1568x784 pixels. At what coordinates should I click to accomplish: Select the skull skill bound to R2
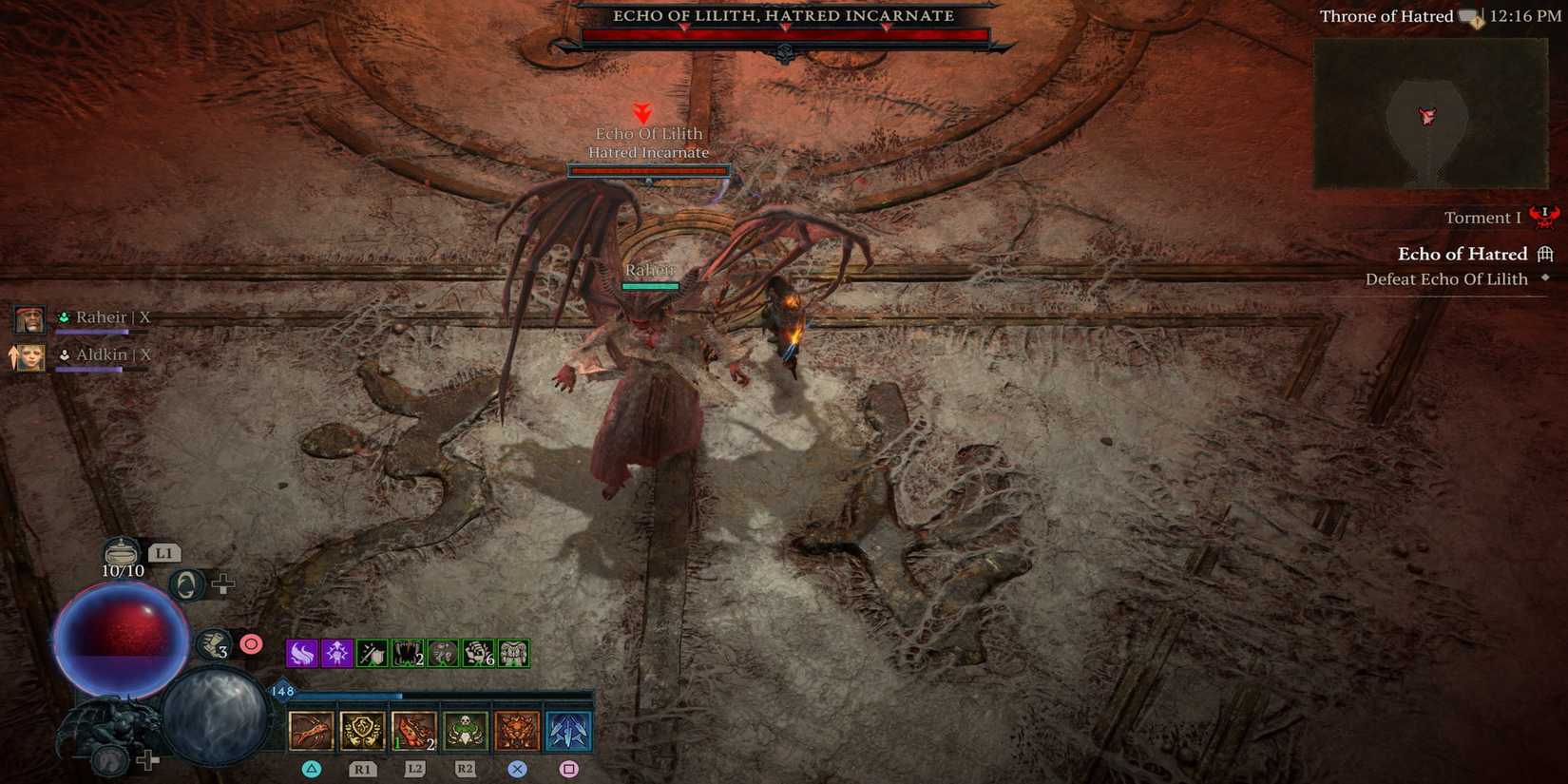click(463, 731)
